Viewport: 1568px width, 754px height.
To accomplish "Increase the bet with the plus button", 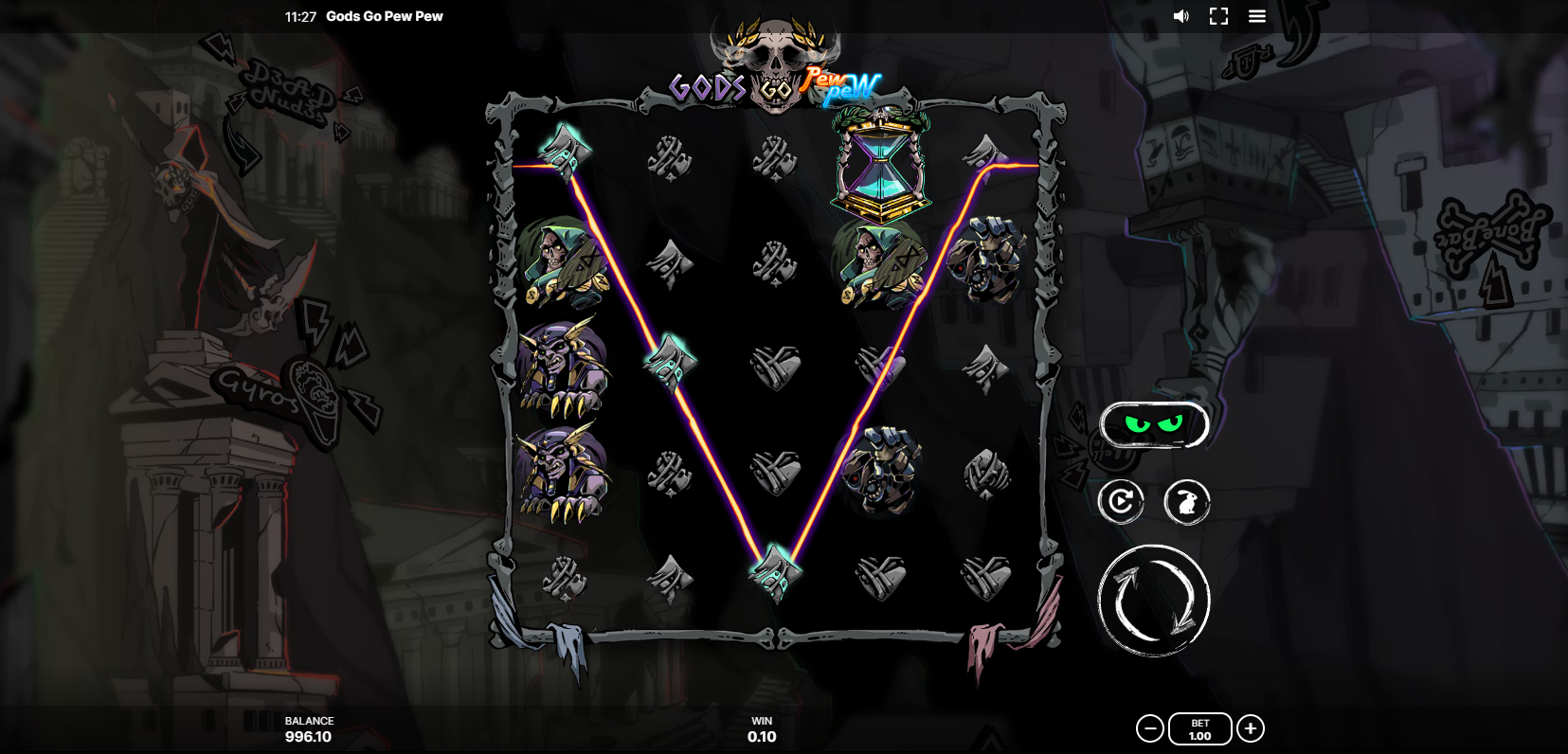I will 1251,728.
